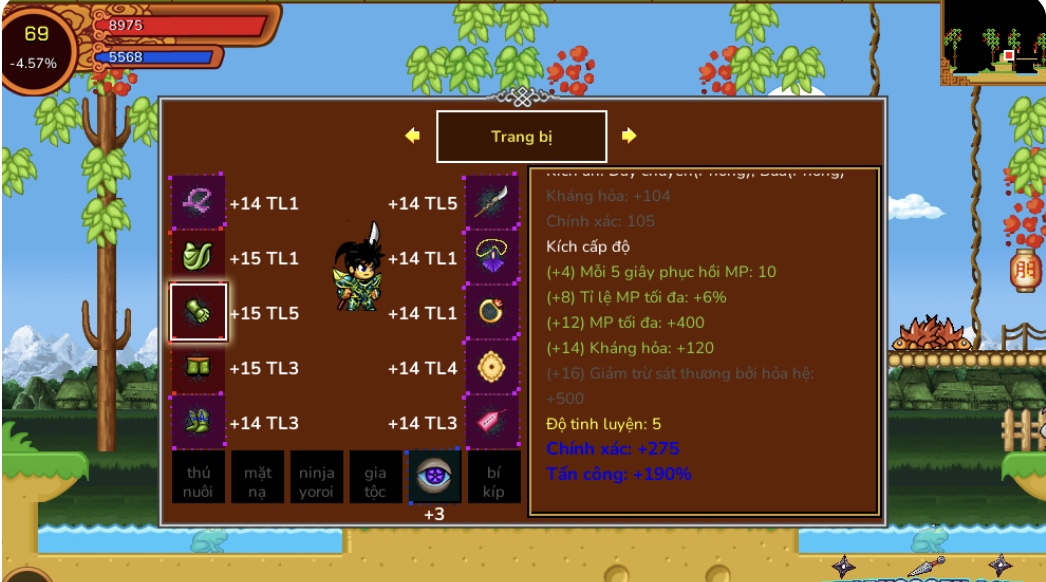This screenshot has width=1046, height=582.
Task: Select the golden amulet +14 TL4 slot
Action: (x=492, y=368)
